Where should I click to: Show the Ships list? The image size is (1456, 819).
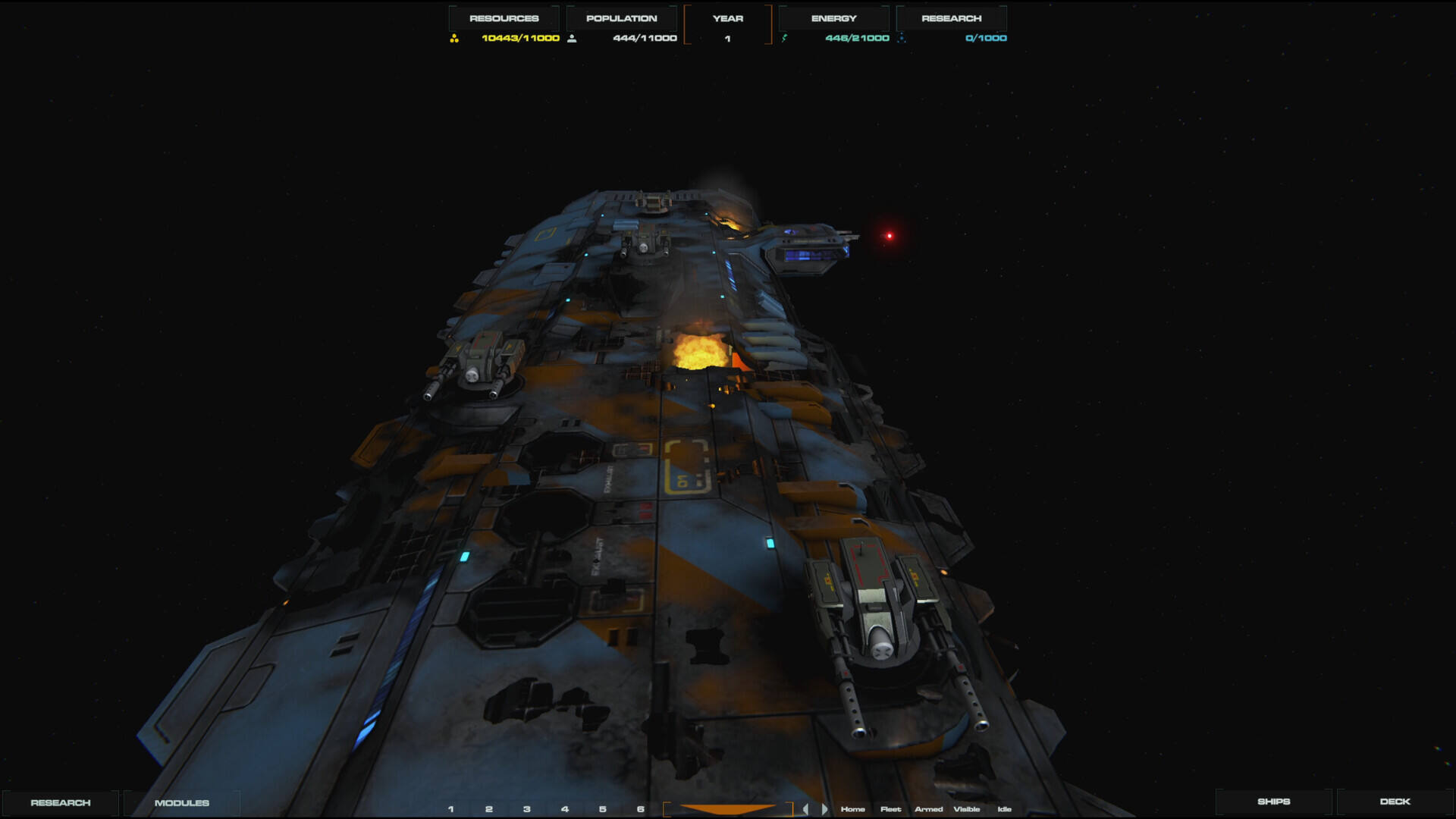click(x=1273, y=801)
